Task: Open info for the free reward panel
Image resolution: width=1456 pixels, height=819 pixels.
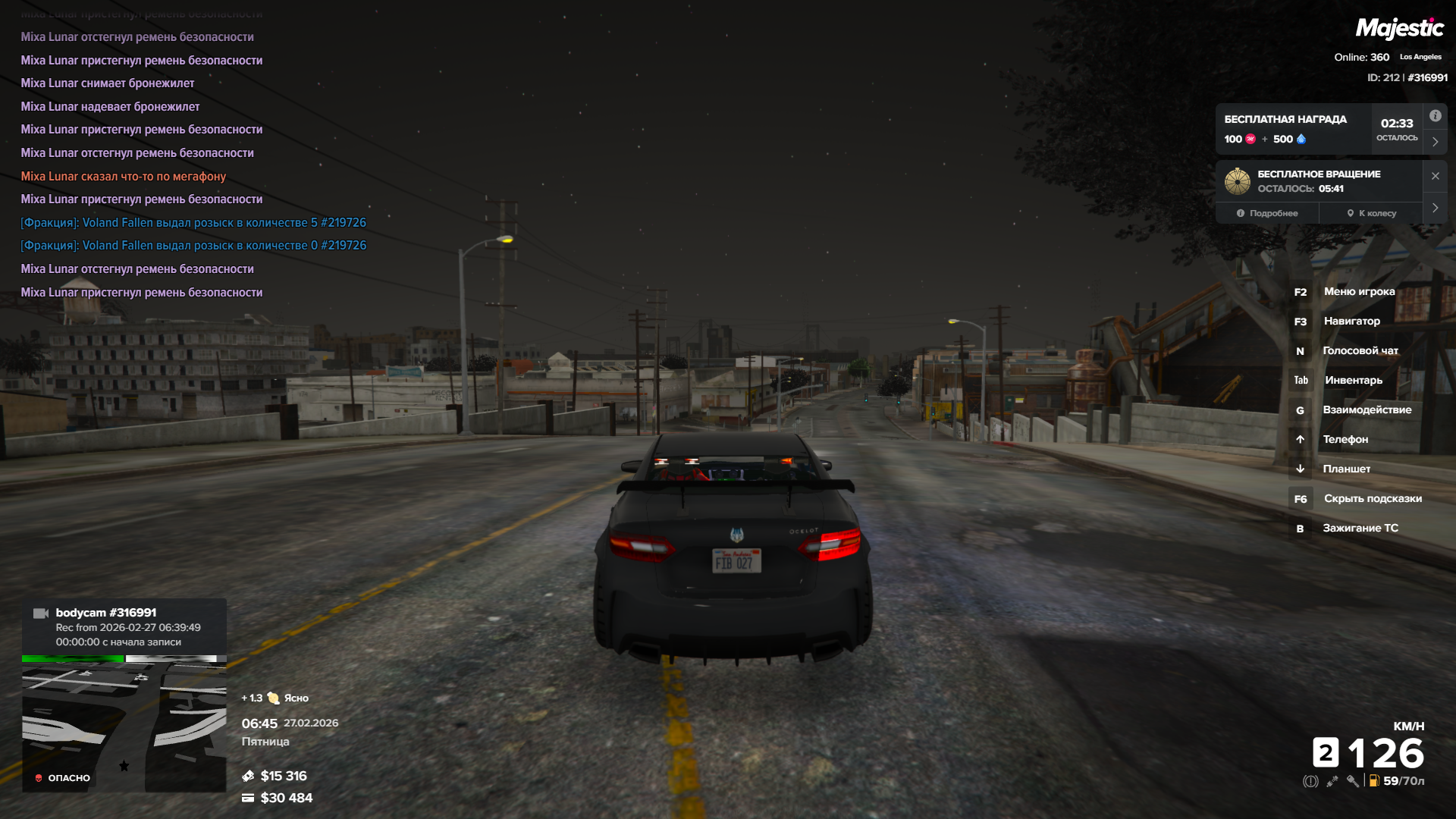Action: (x=1435, y=116)
